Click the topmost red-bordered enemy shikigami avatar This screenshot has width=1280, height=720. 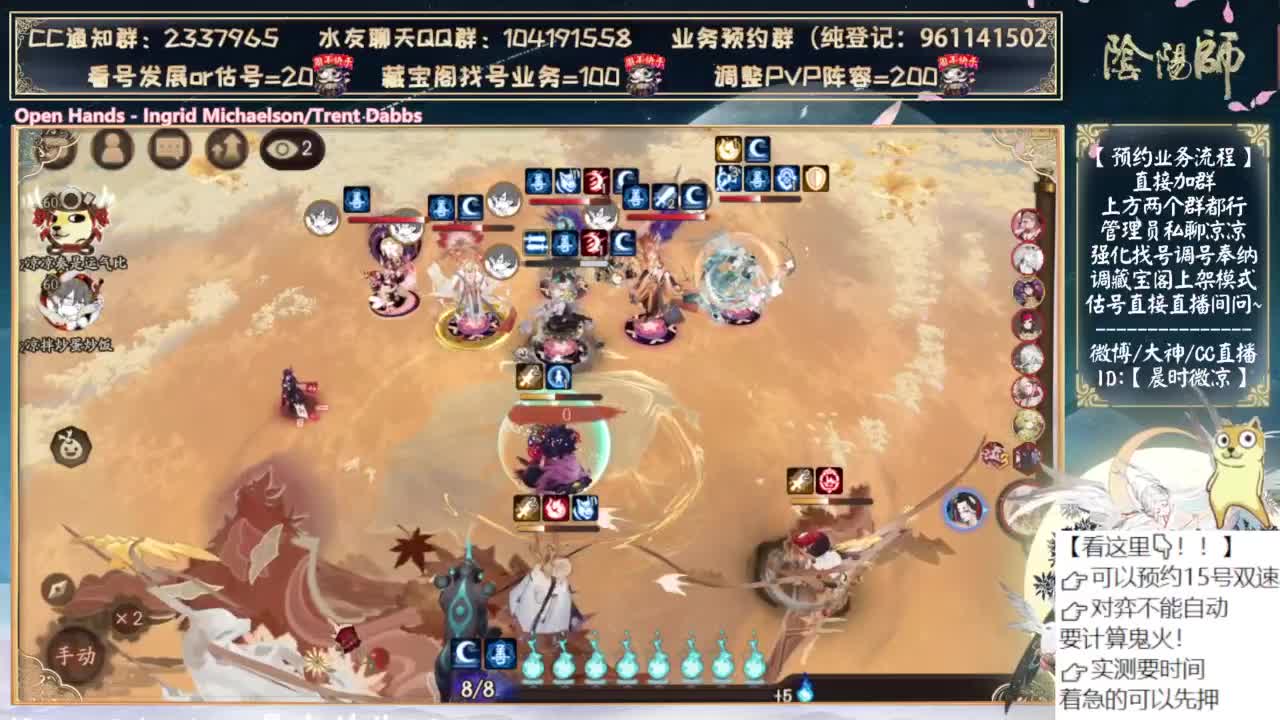point(1027,225)
